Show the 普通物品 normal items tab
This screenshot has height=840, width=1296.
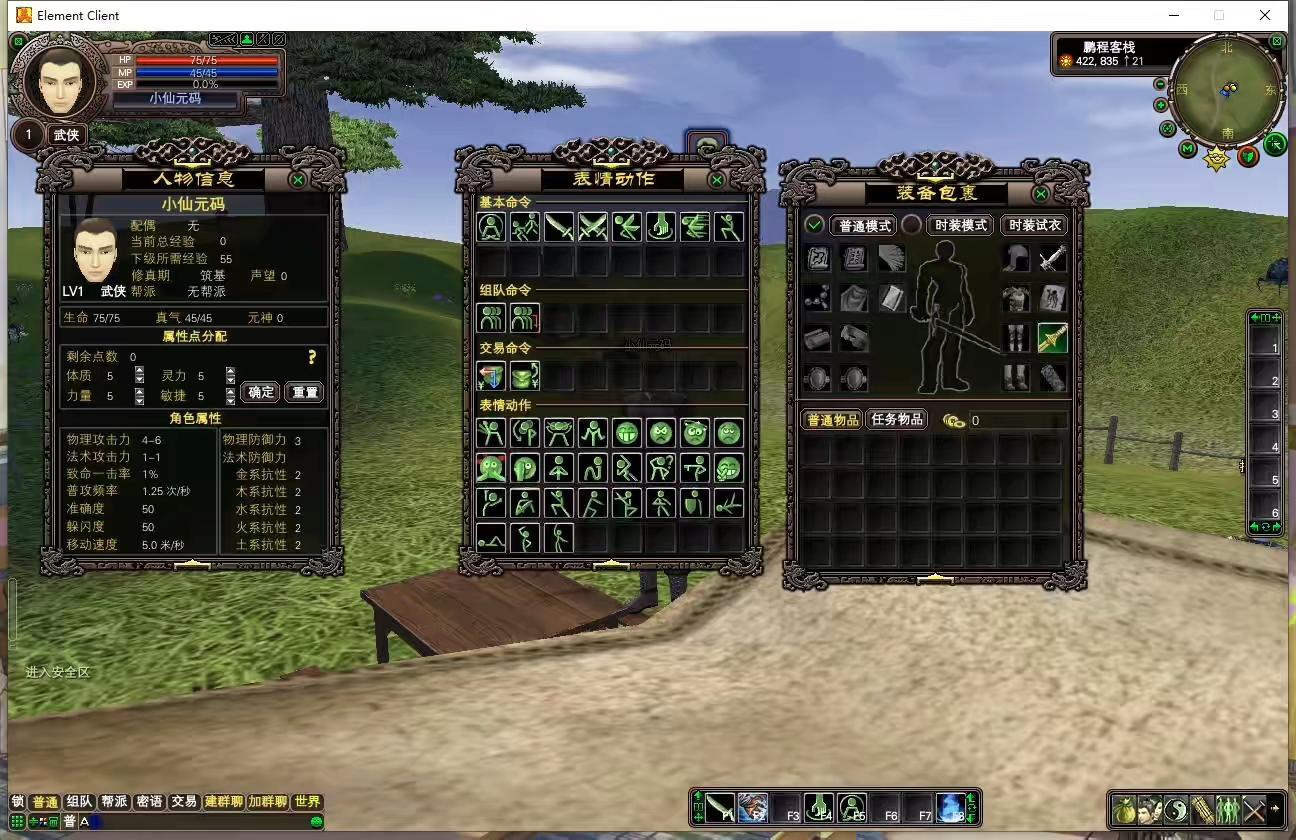832,420
